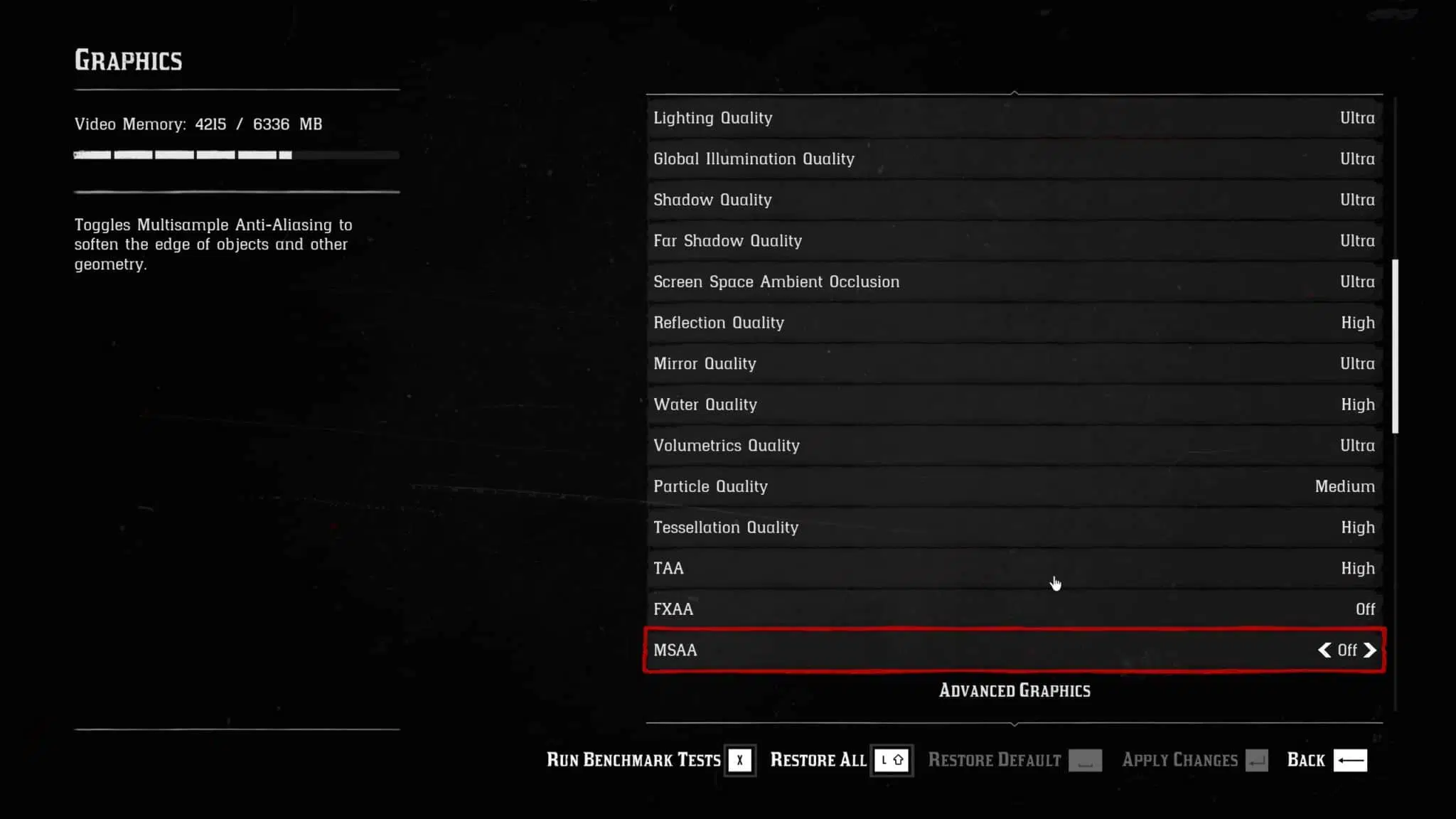Toggle the FXAA setting on
This screenshot has width=1456, height=819.
tap(1013, 609)
